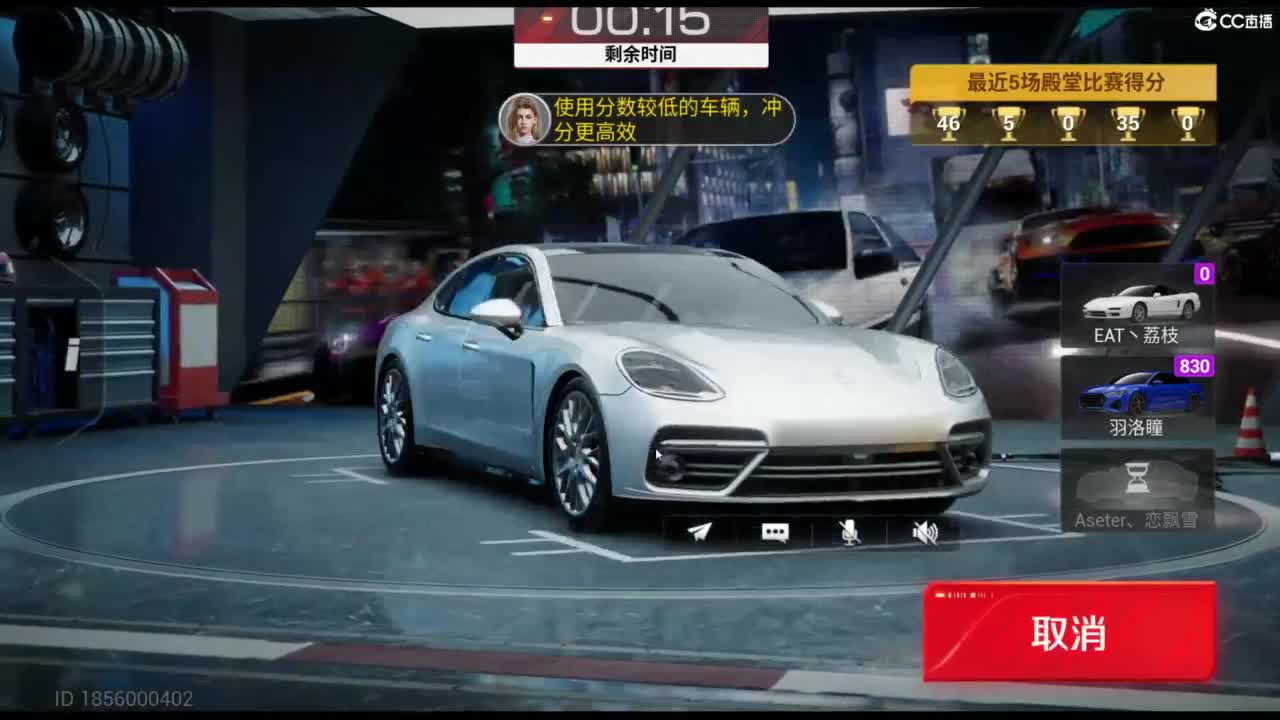Unmute the microphone toggle at the bottom
The image size is (1280, 720).
852,533
